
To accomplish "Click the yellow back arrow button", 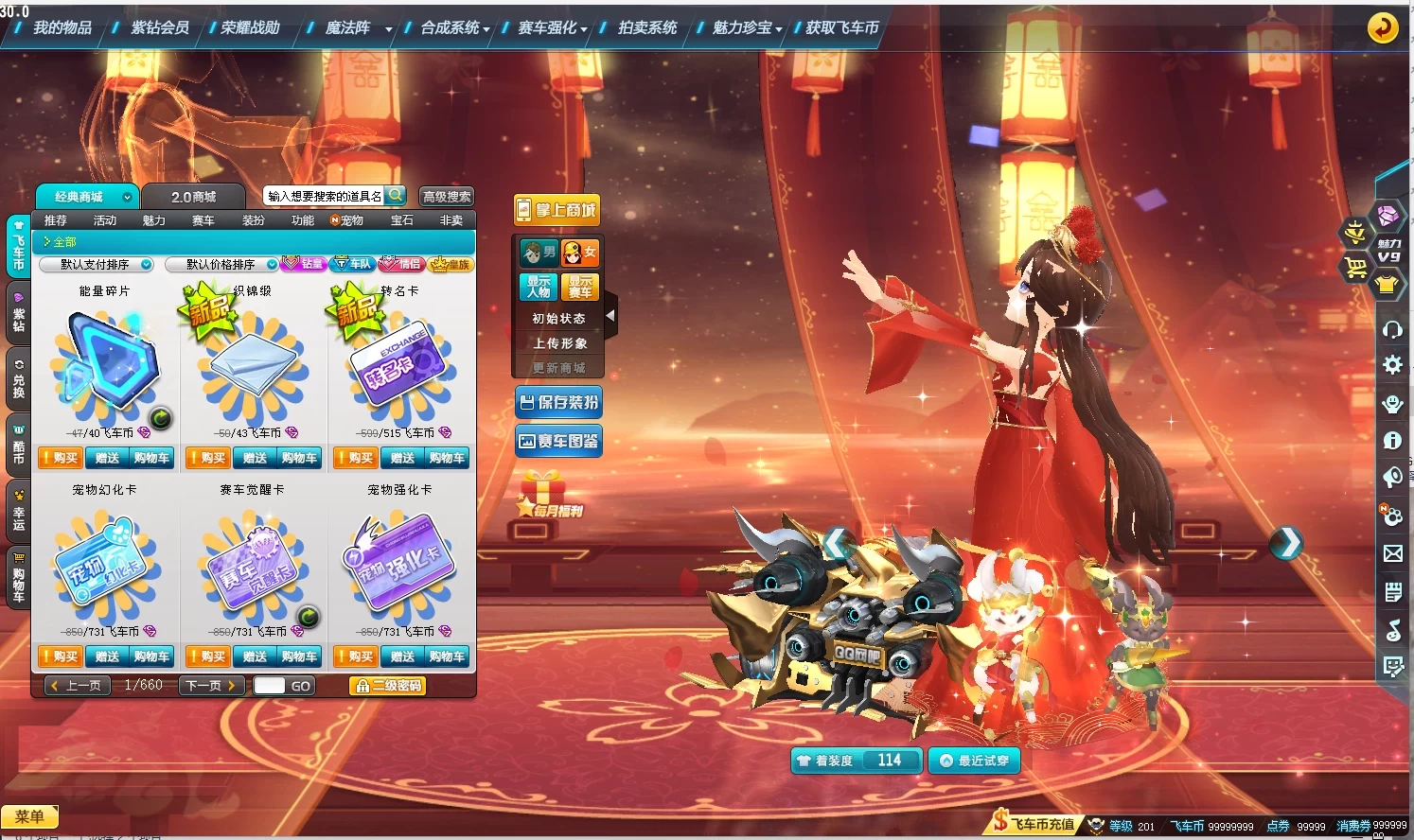I will (x=1383, y=27).
